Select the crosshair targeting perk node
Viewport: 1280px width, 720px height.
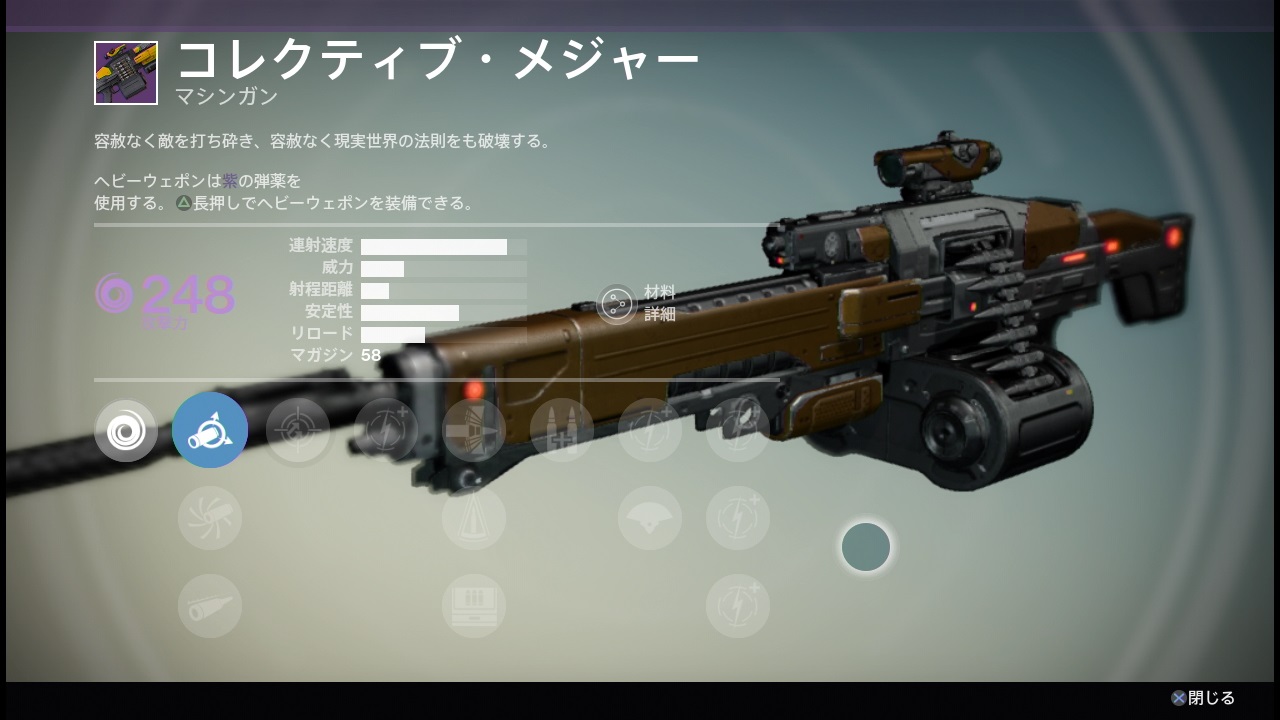click(x=298, y=431)
